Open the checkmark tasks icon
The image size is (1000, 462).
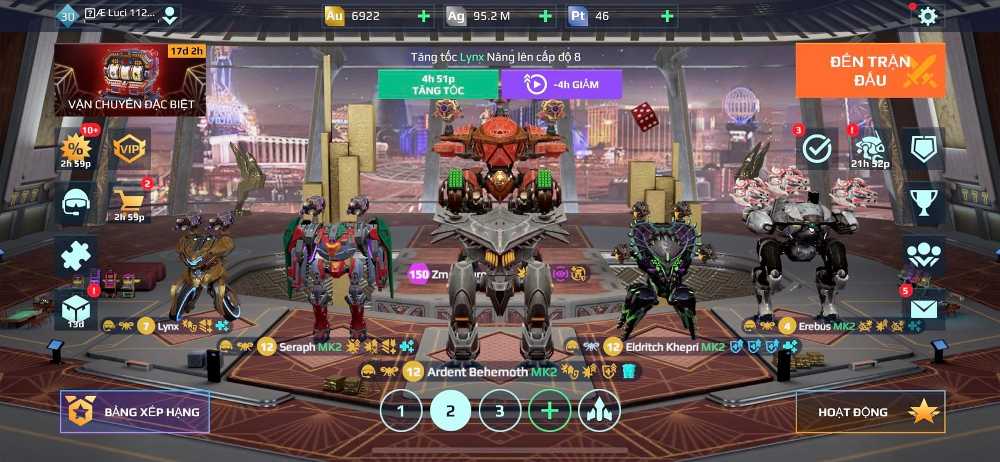coord(817,149)
